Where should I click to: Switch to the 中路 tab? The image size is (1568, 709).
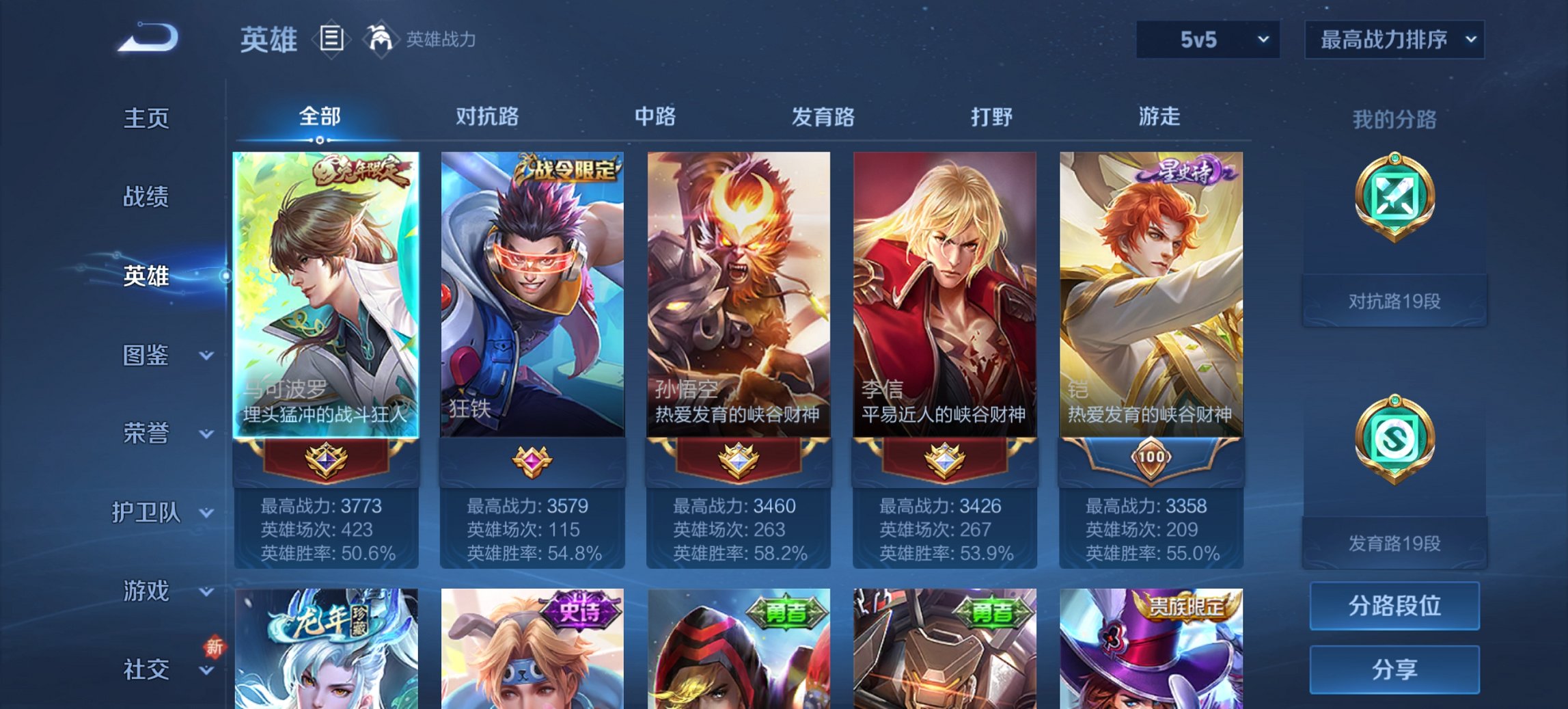pyautogui.click(x=654, y=117)
